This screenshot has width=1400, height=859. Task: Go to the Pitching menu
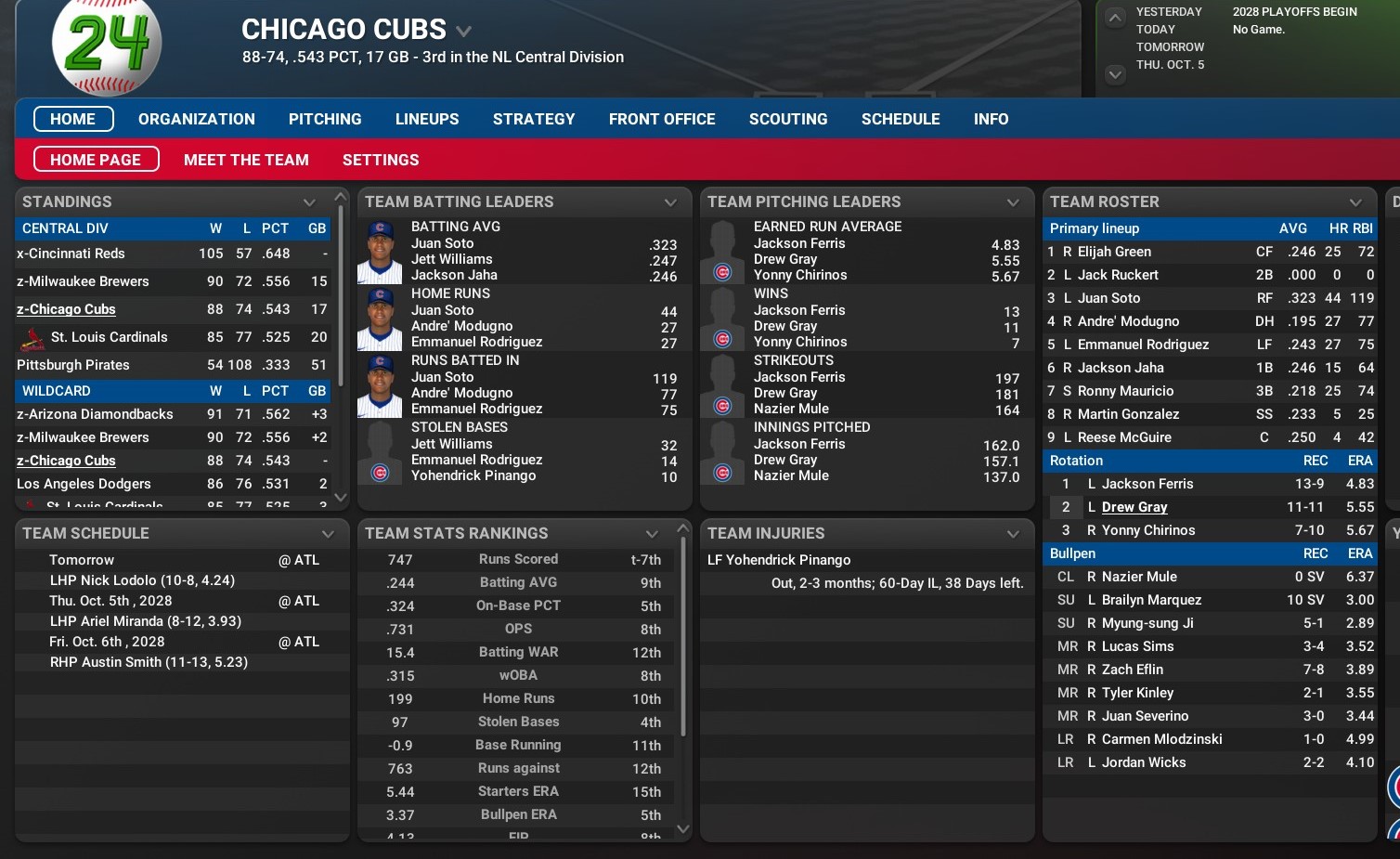point(325,119)
